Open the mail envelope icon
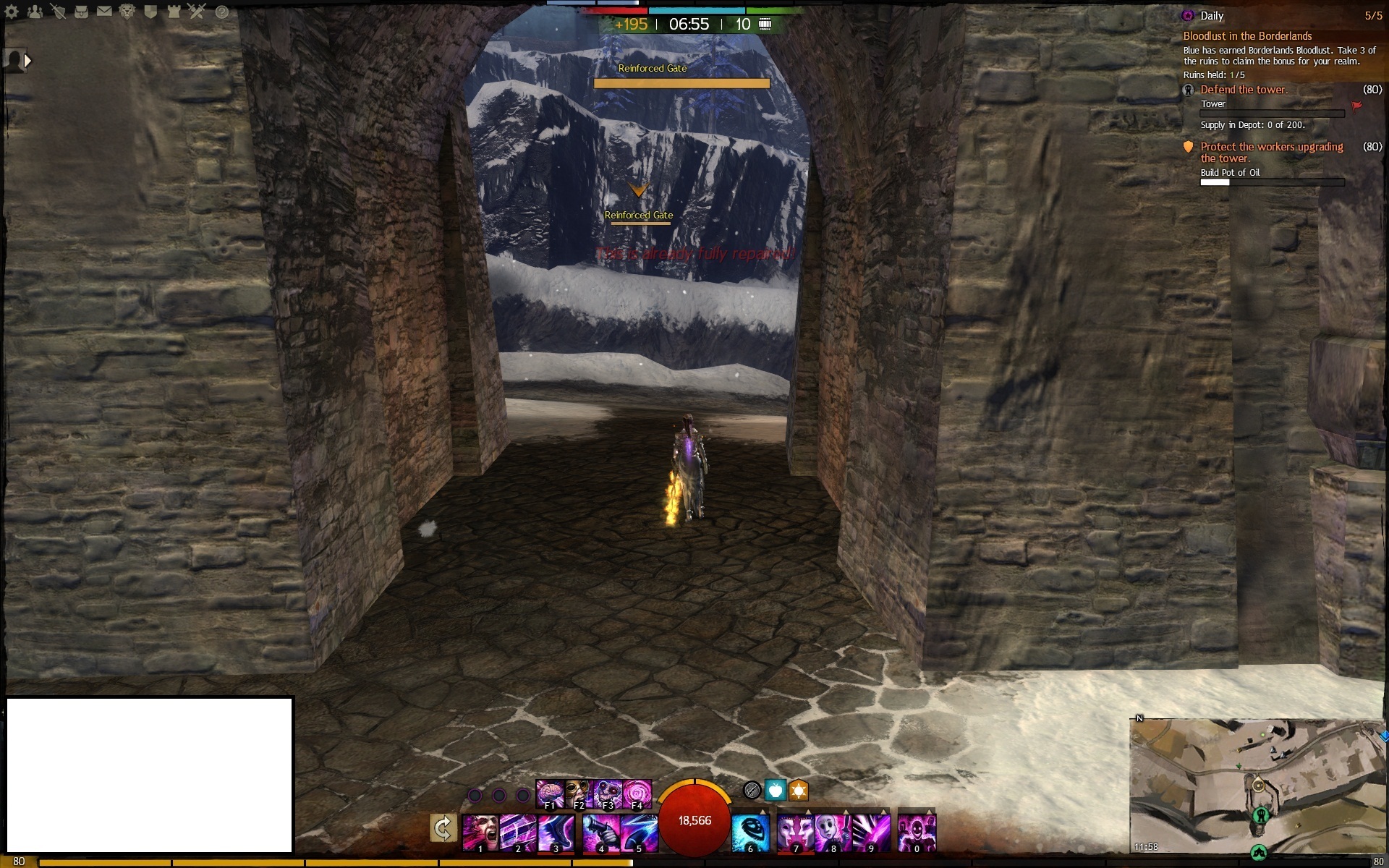This screenshot has width=1389, height=868. click(104, 12)
